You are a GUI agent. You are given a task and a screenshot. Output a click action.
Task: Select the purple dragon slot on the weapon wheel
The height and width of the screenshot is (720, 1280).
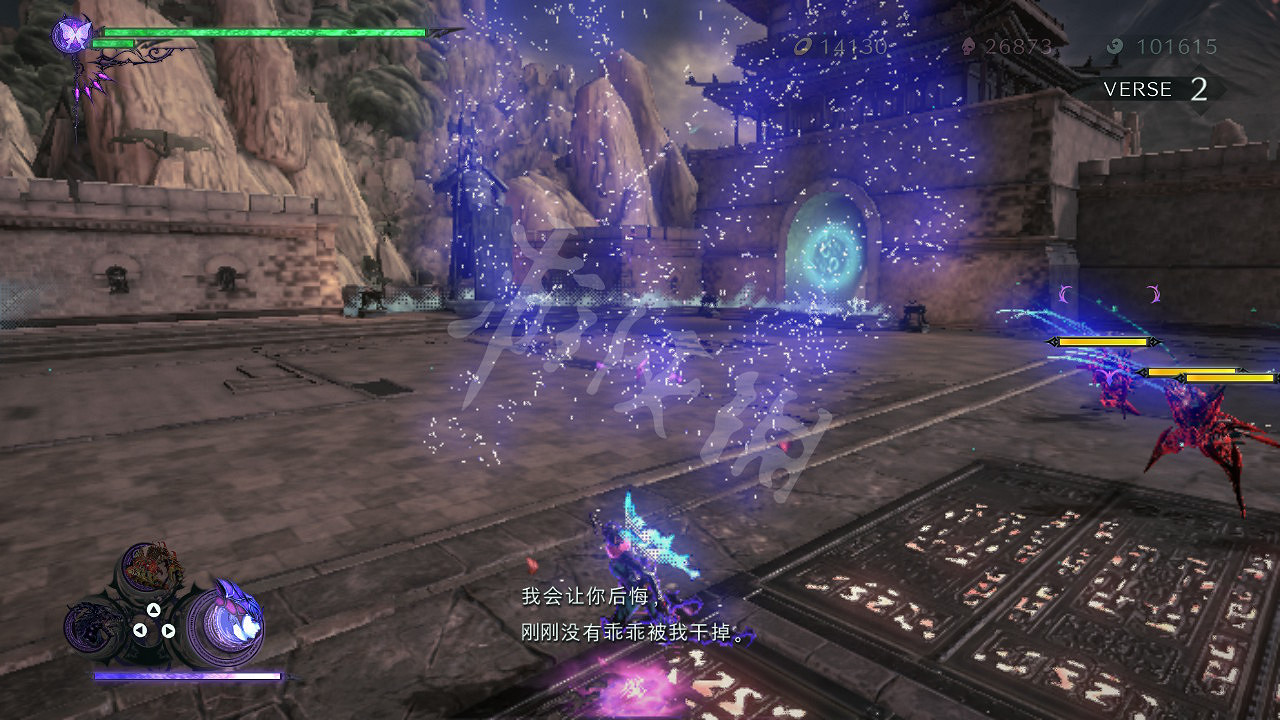point(94,624)
